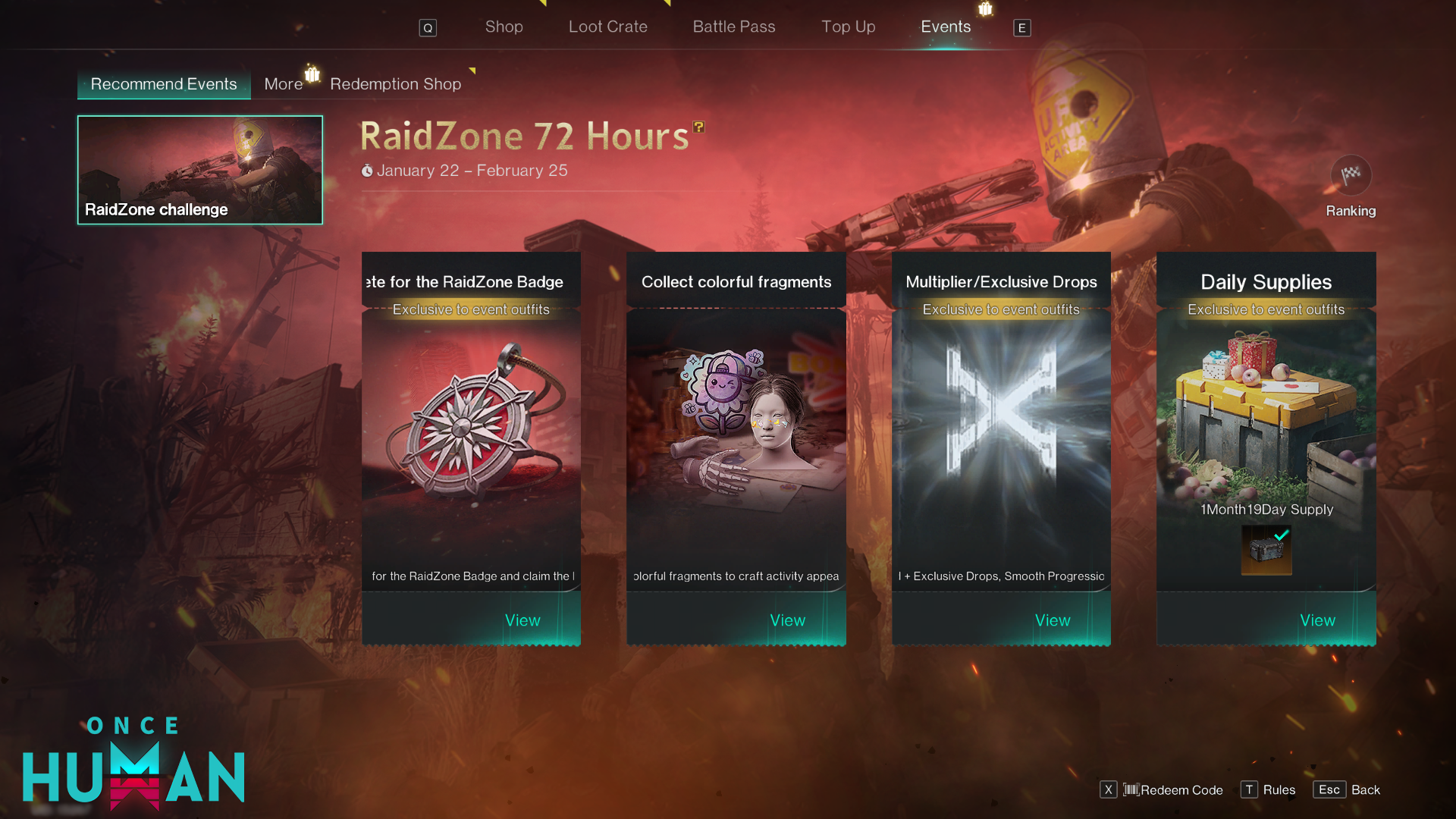Screen dimensions: 1456x819
Task: View the Daily Supplies event
Action: click(x=1317, y=620)
